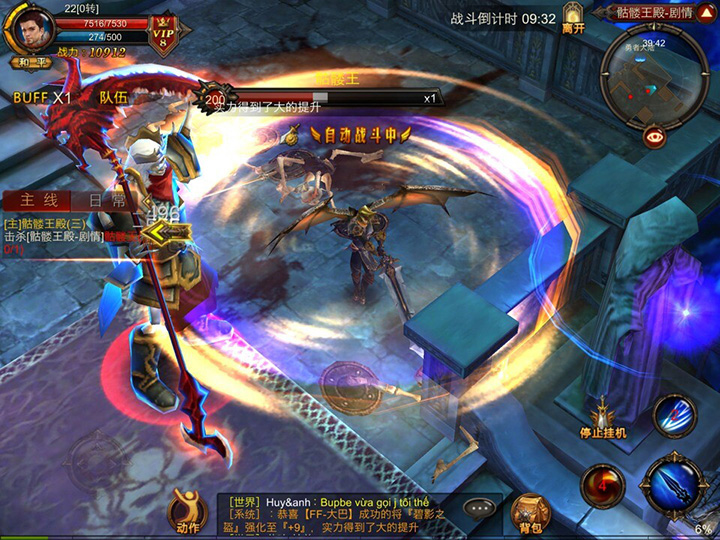This screenshot has width=720, height=540.
Task: Open the 动作 actions menu
Action: click(187, 512)
